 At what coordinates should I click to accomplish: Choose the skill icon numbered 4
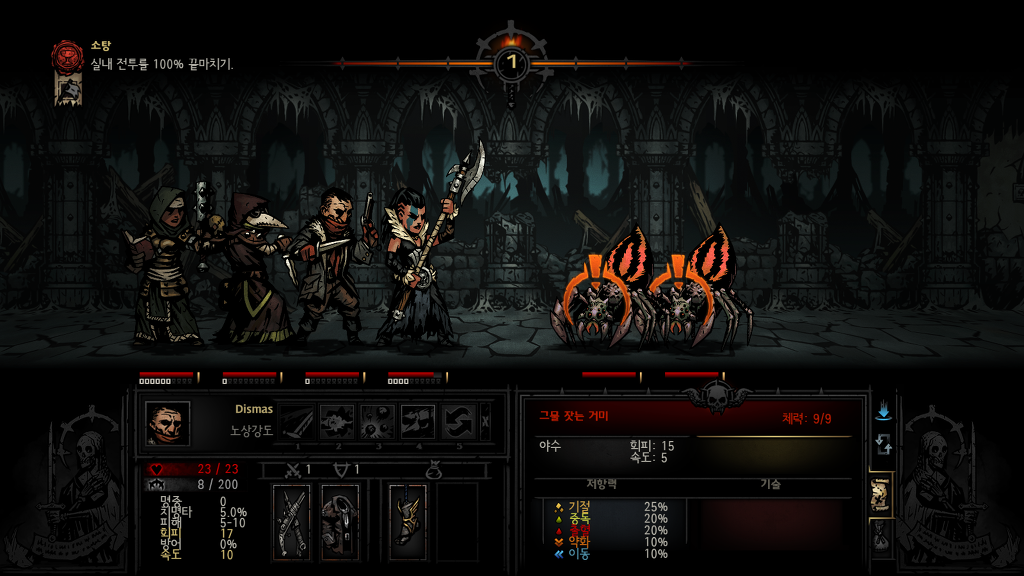click(419, 422)
